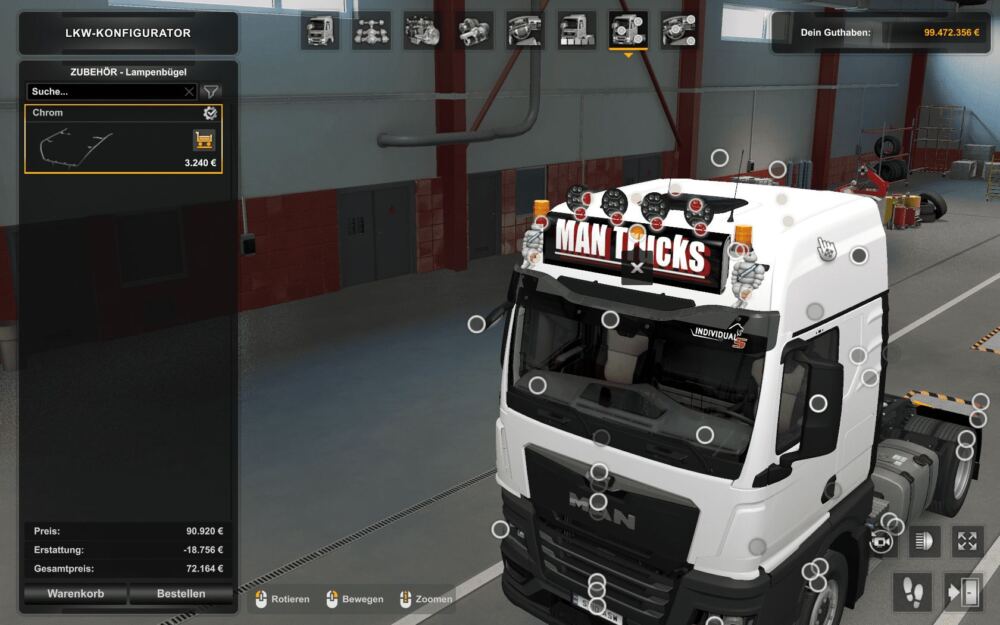Click the four-arrows fullscreen view button
Image resolution: width=1000 pixels, height=625 pixels.
tap(967, 541)
